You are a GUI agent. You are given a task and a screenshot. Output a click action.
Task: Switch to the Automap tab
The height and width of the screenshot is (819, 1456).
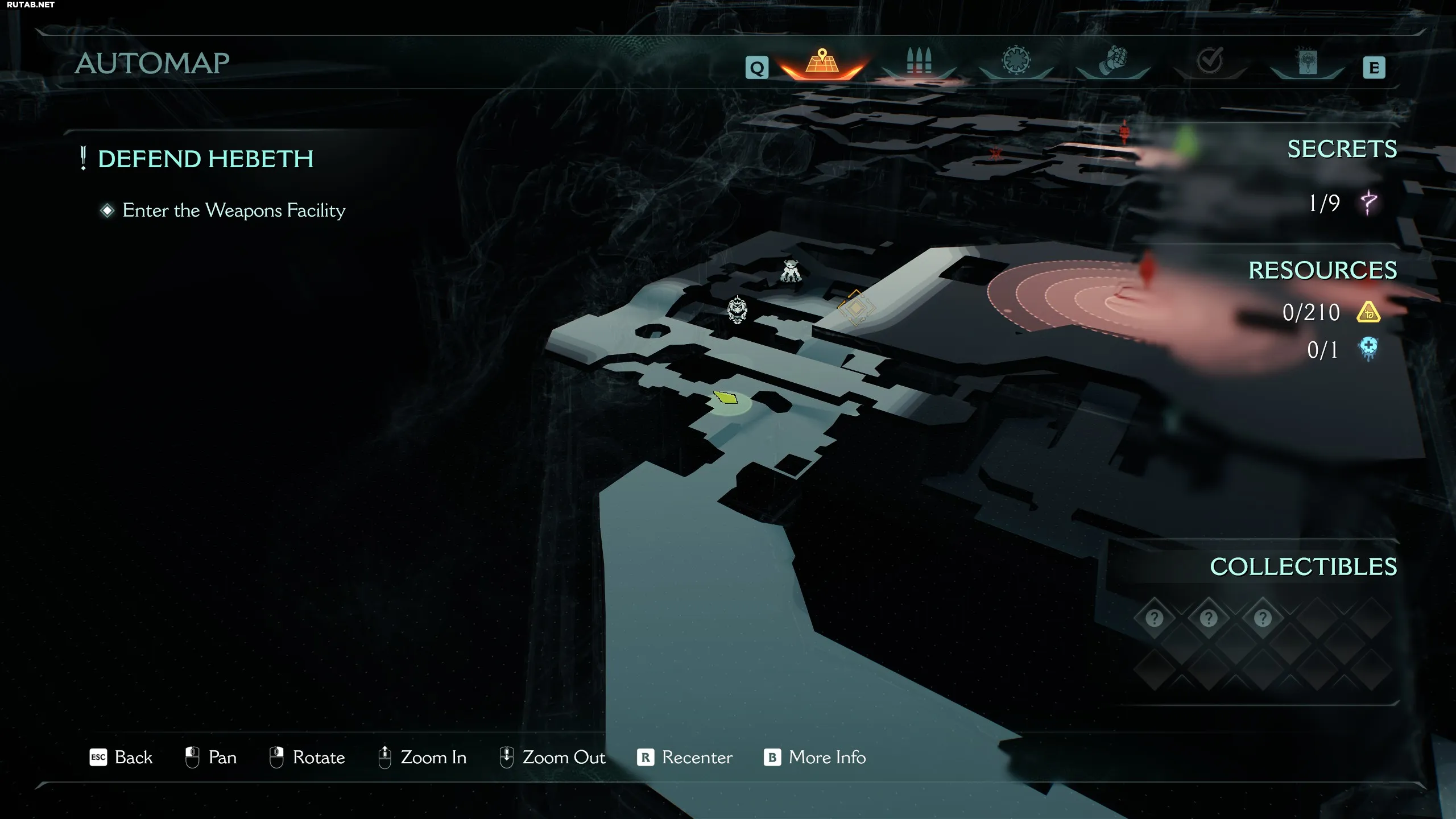(x=822, y=61)
